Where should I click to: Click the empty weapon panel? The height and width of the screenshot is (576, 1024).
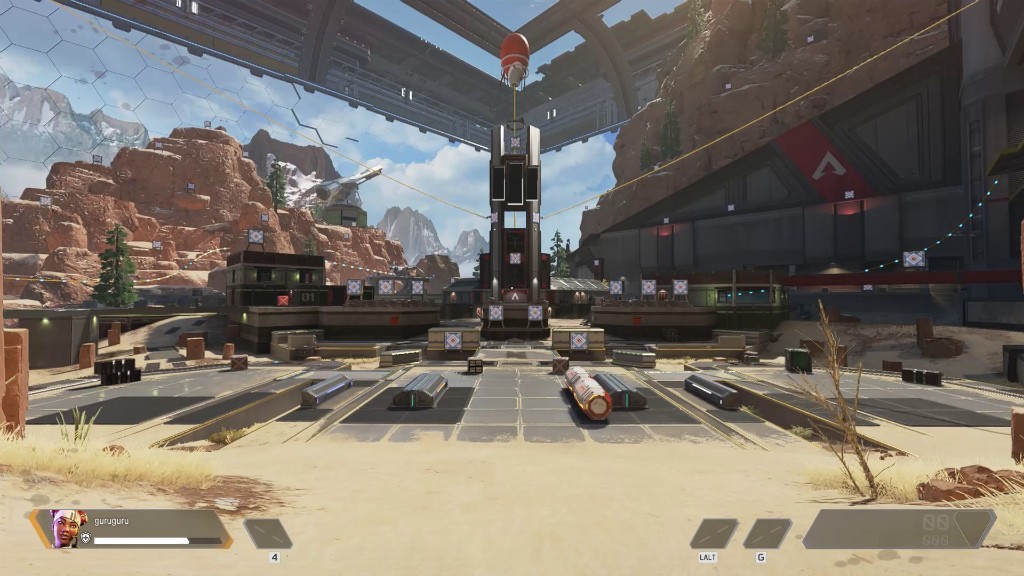(898, 528)
